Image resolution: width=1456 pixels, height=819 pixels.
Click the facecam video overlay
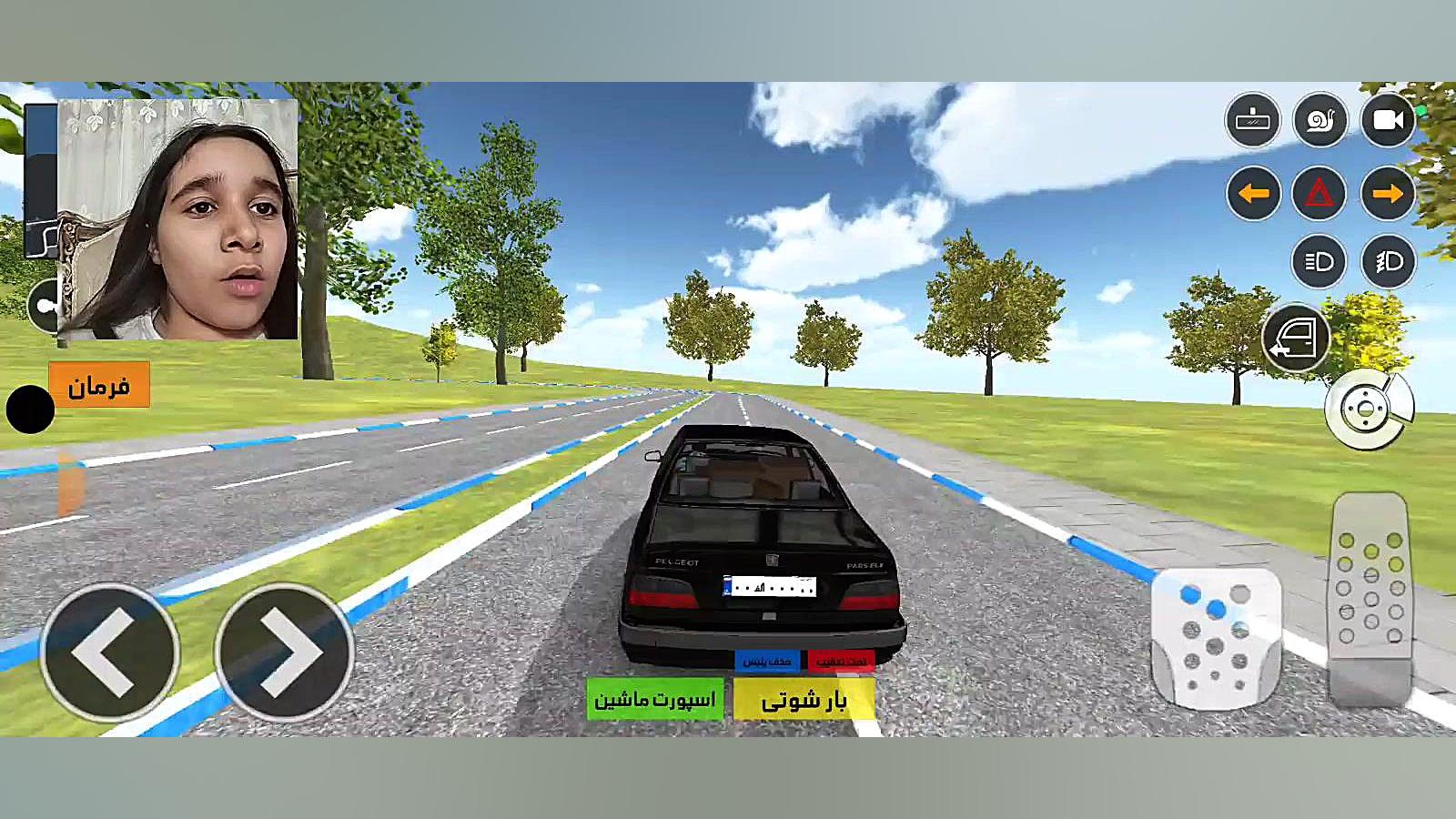[x=178, y=218]
